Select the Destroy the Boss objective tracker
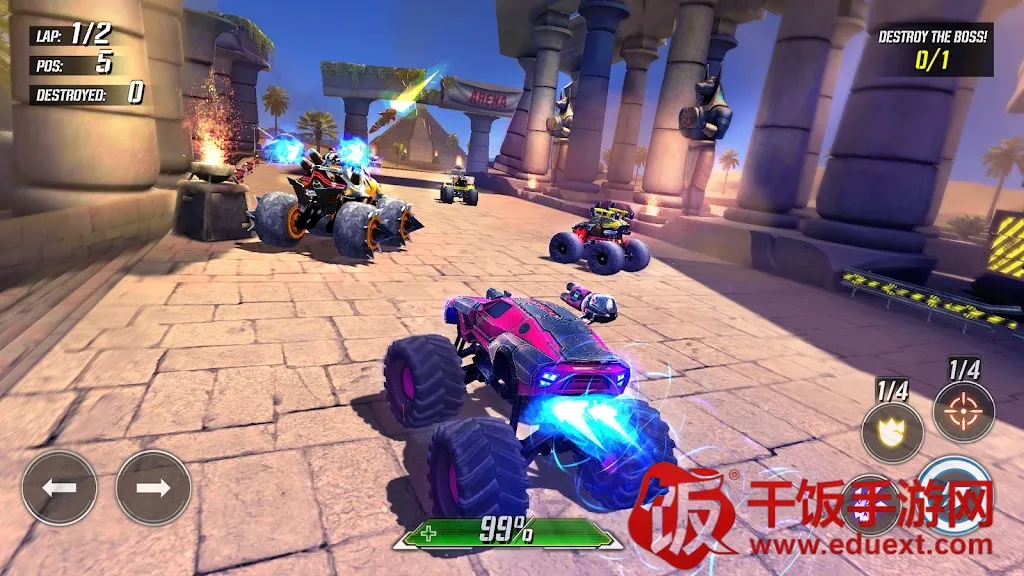Screen dimensions: 1024x576 pos(932,50)
